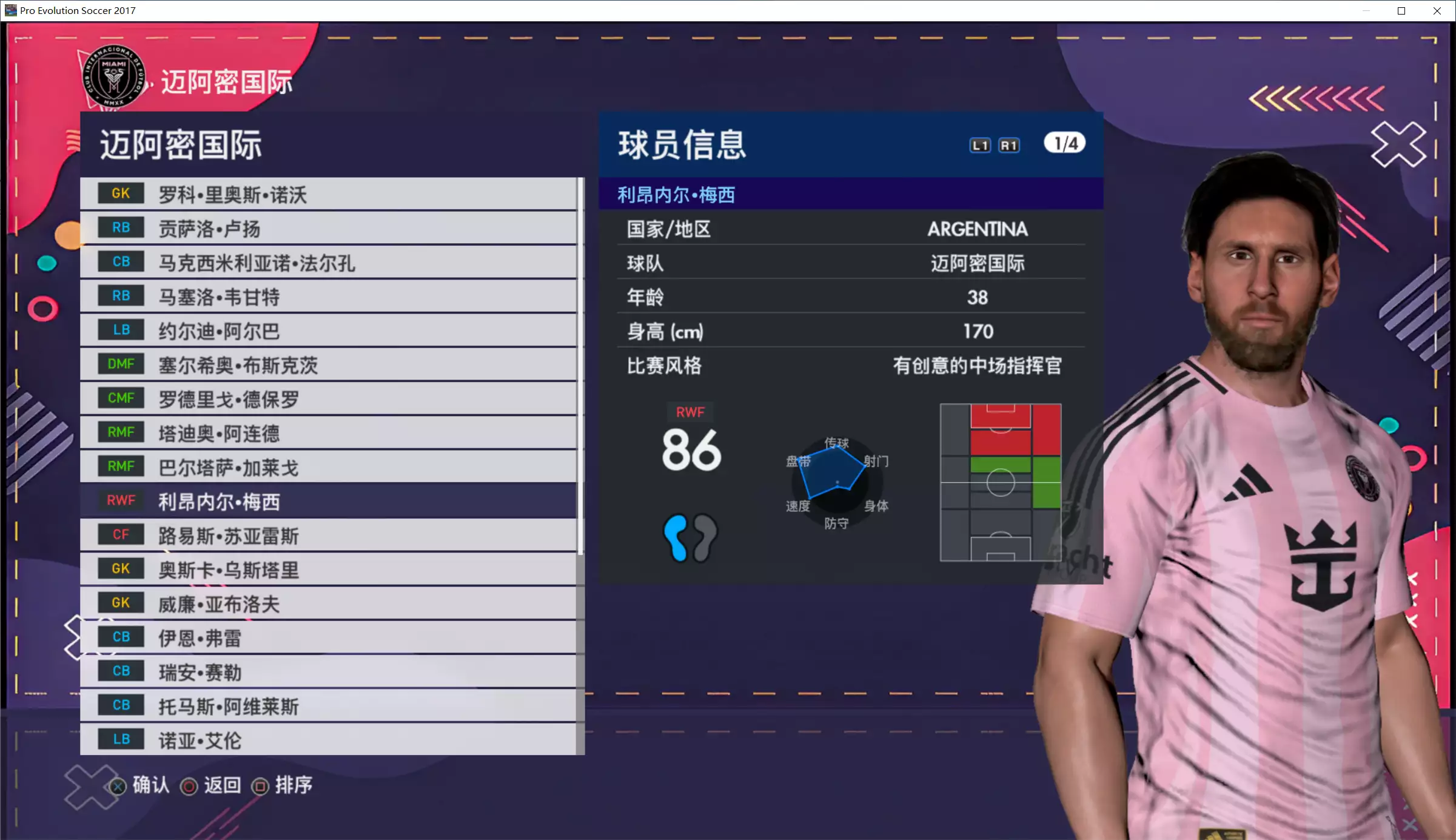The width and height of the screenshot is (1456, 840).
Task: Close the Pro Evolution Soccer window
Action: point(1437,11)
